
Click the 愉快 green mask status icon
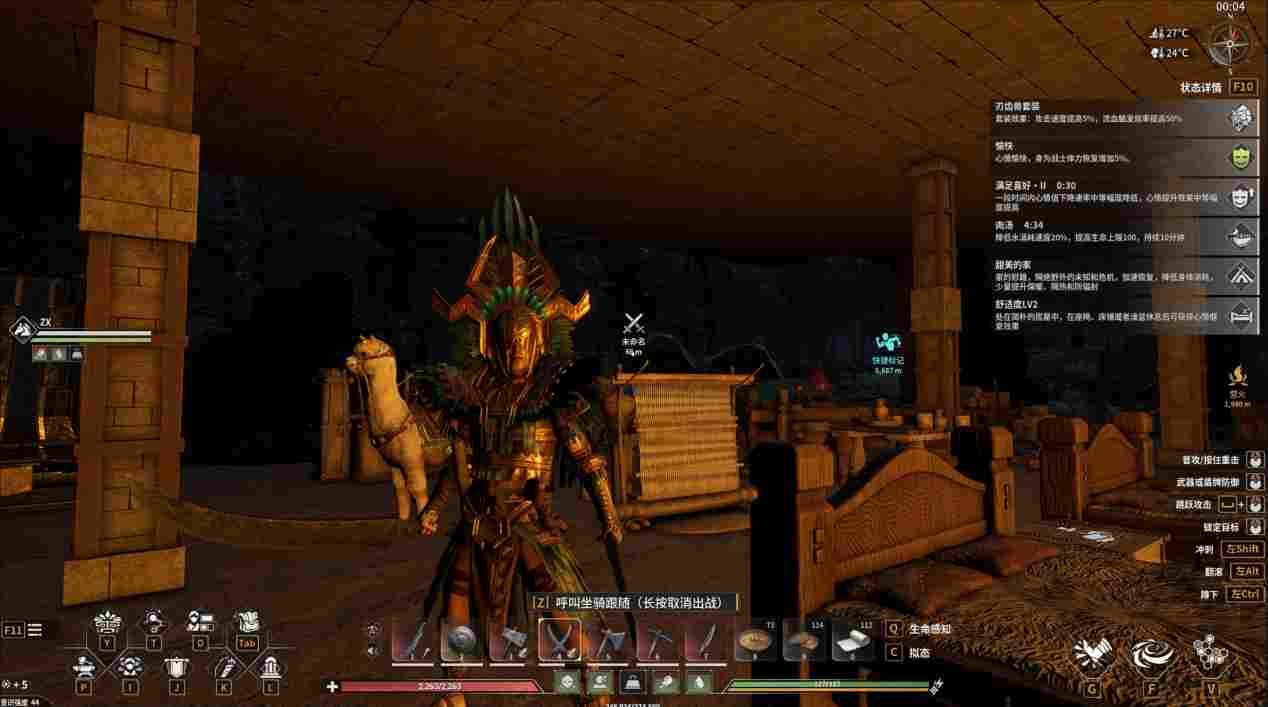pos(1240,157)
